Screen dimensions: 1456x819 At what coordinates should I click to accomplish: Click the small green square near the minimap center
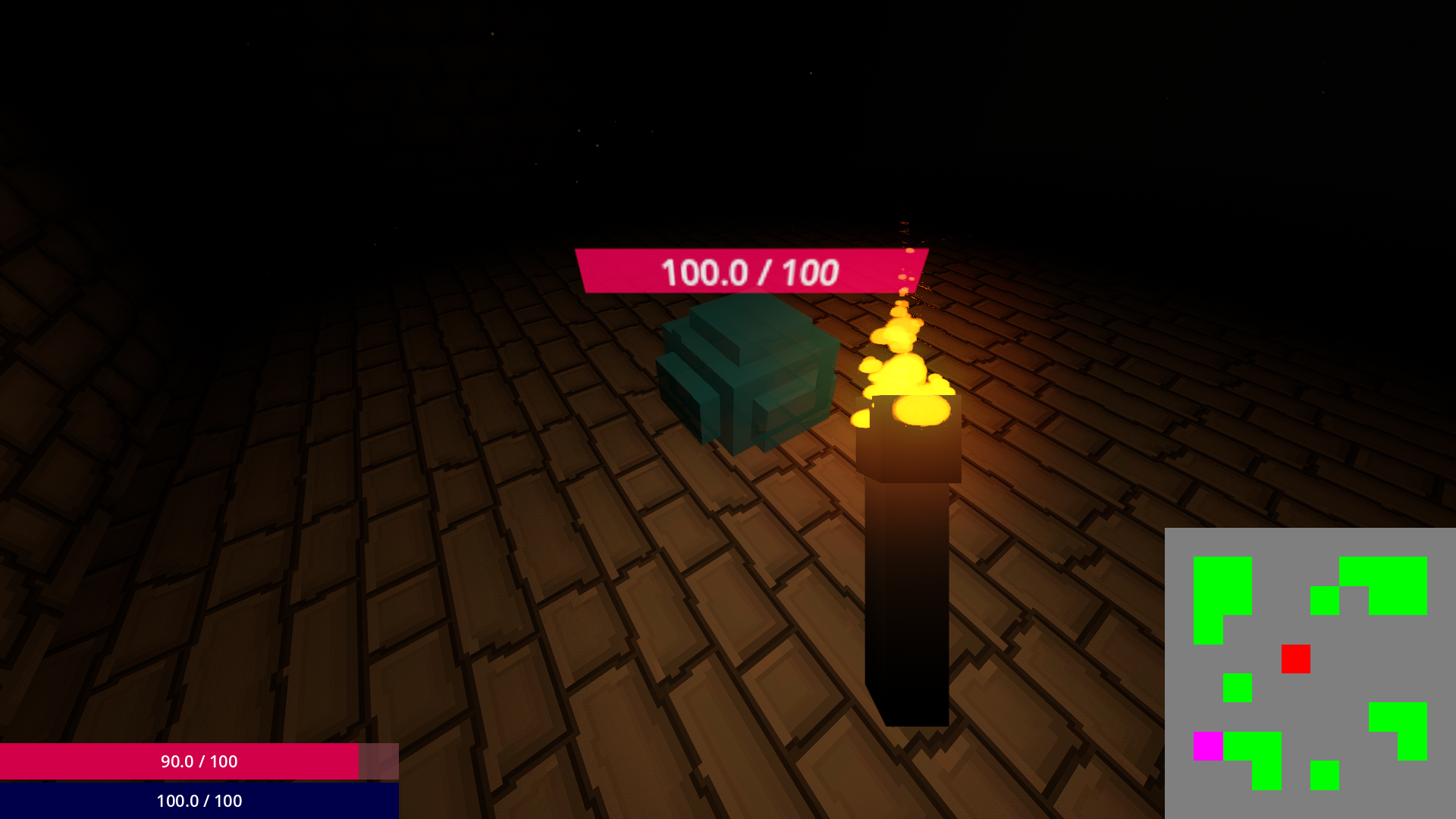tap(1238, 688)
